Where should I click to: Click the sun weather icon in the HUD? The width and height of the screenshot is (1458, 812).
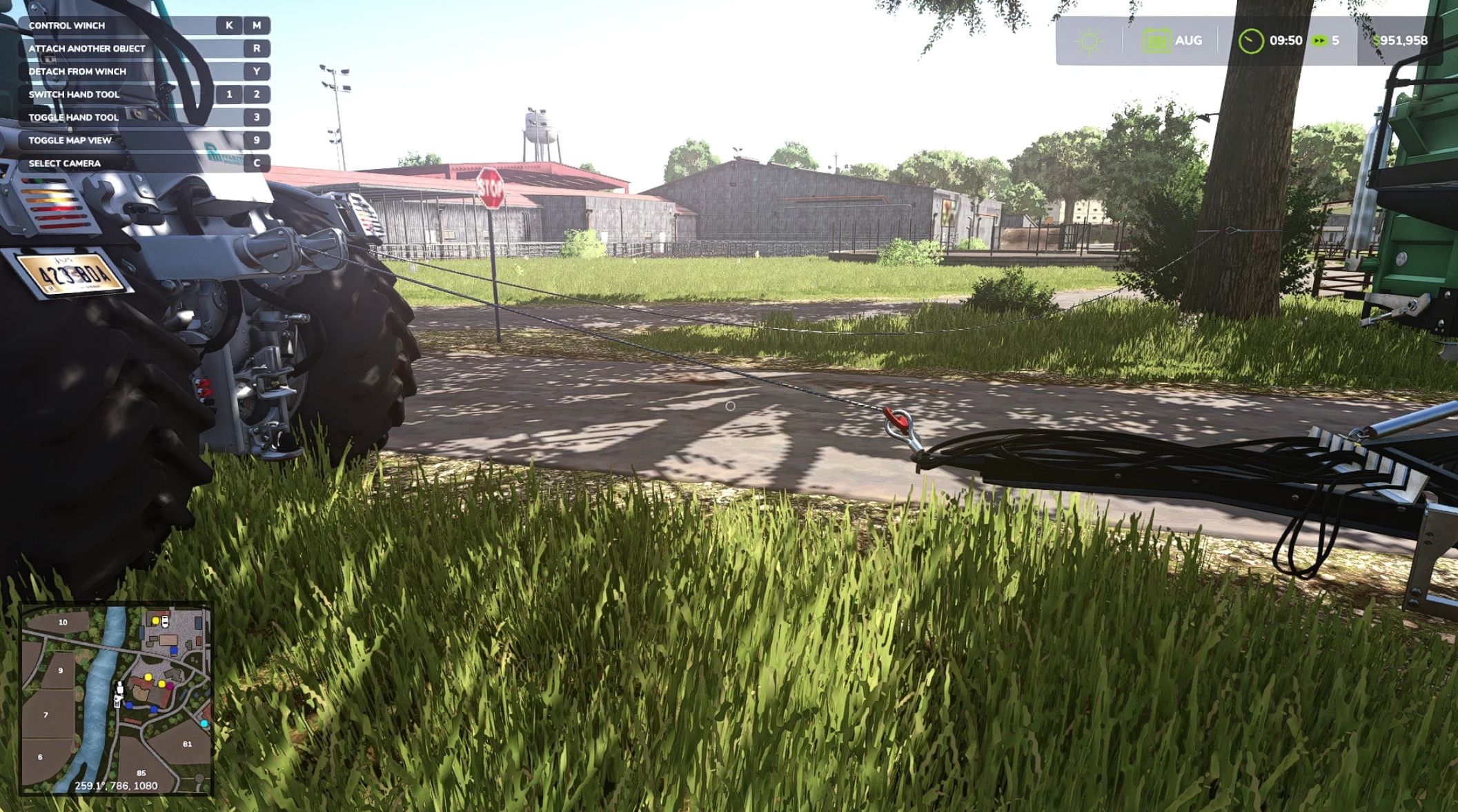[1089, 39]
